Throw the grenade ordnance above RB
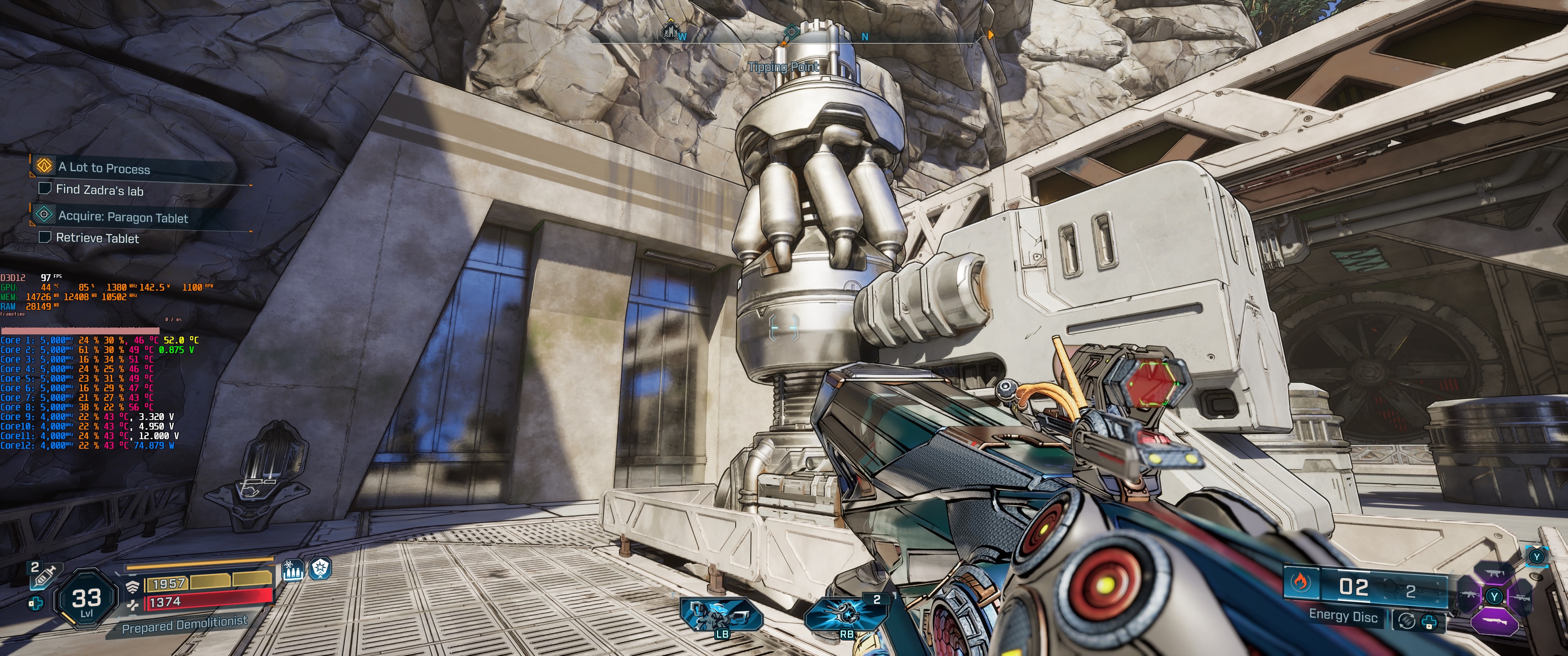This screenshot has width=1568, height=656. point(846,612)
